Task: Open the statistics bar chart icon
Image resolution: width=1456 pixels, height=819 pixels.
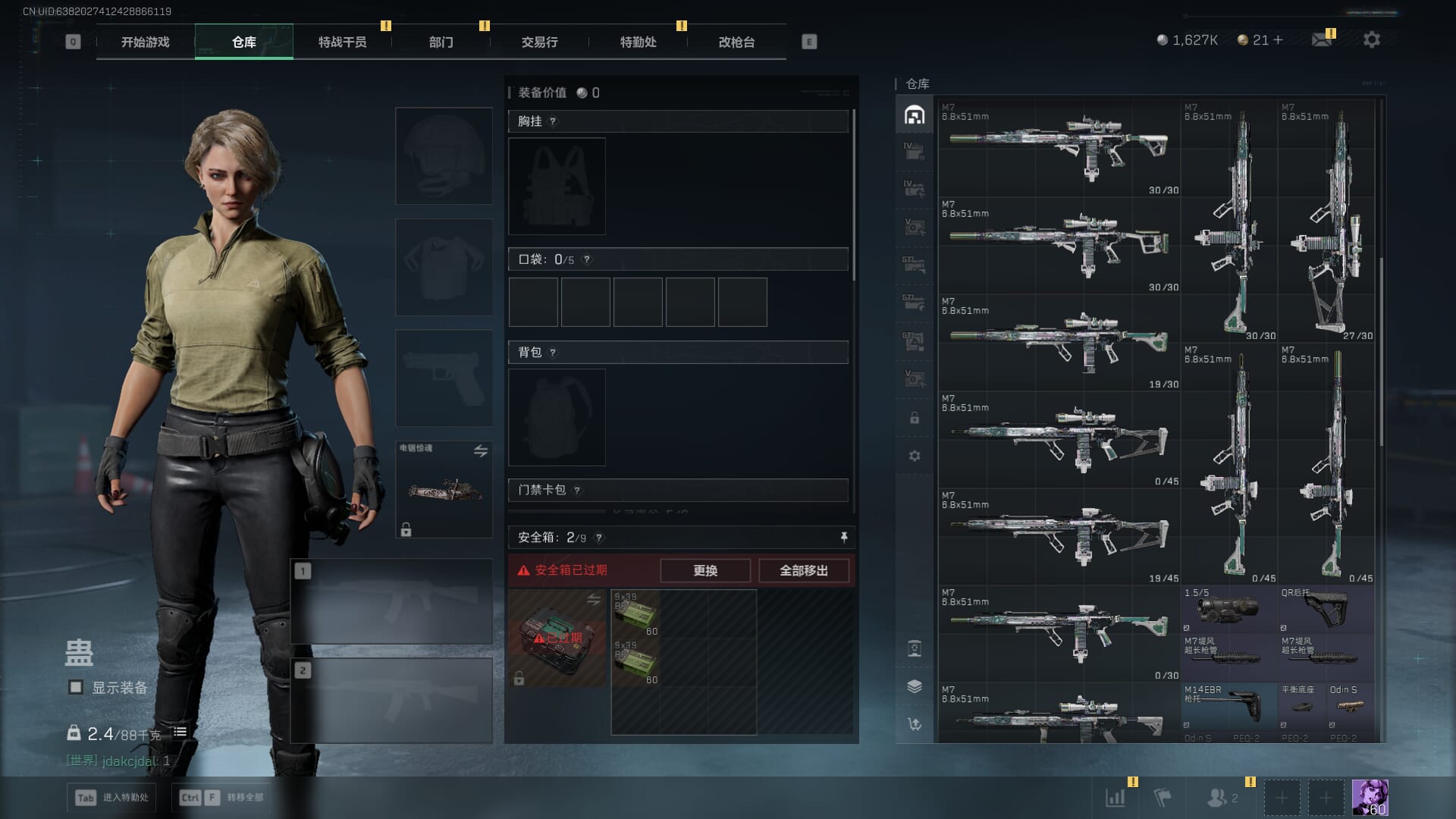Action: 1115,797
